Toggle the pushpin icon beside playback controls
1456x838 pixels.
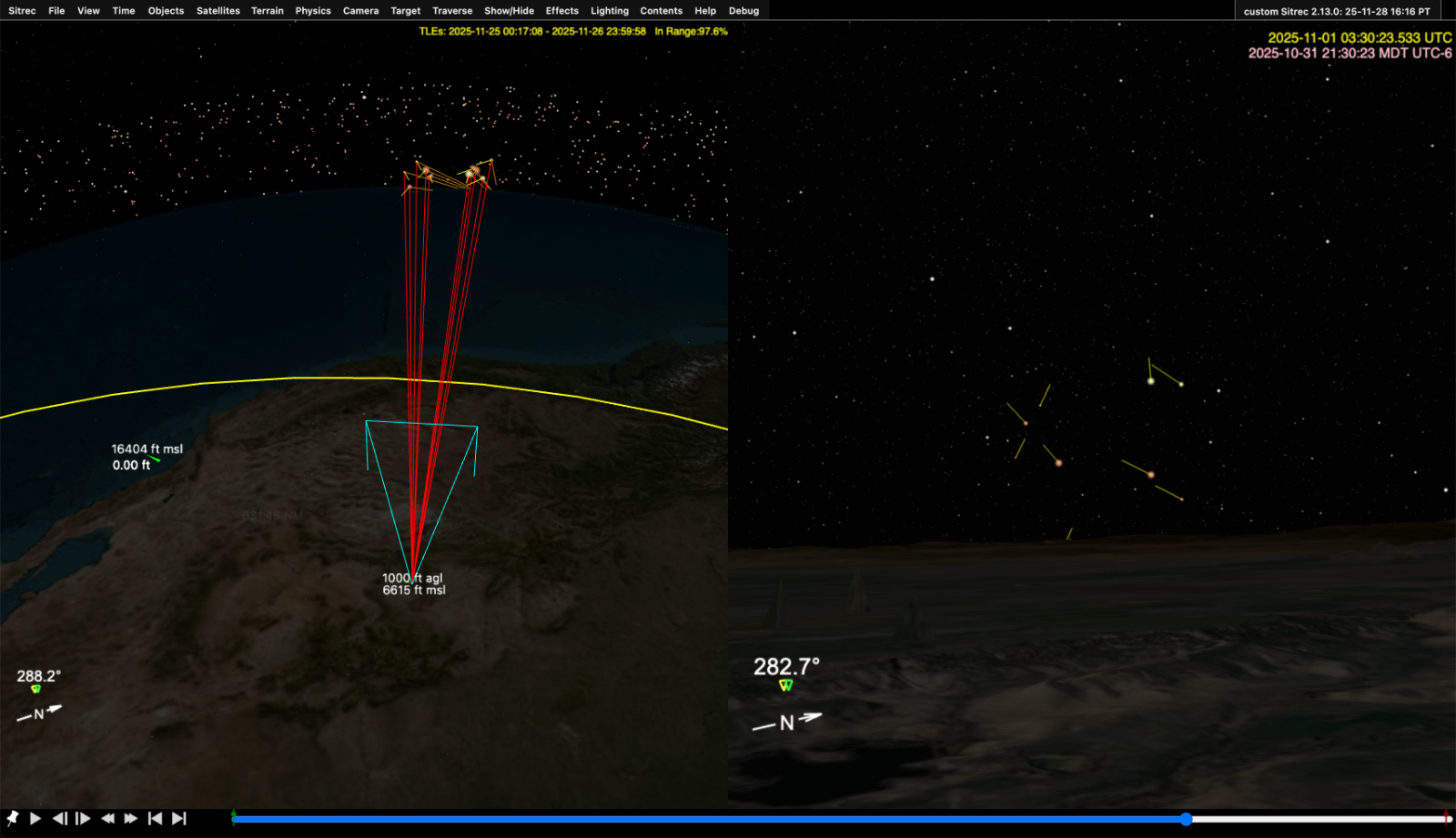point(13,819)
